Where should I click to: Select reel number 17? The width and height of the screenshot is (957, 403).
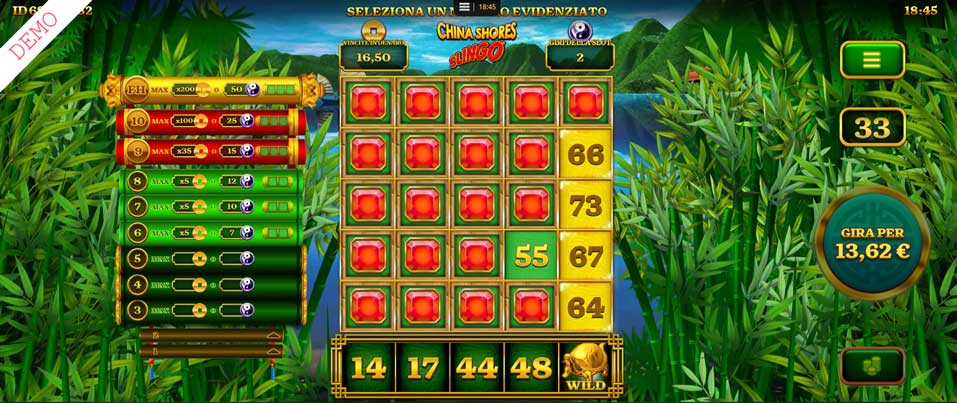[x=422, y=367]
